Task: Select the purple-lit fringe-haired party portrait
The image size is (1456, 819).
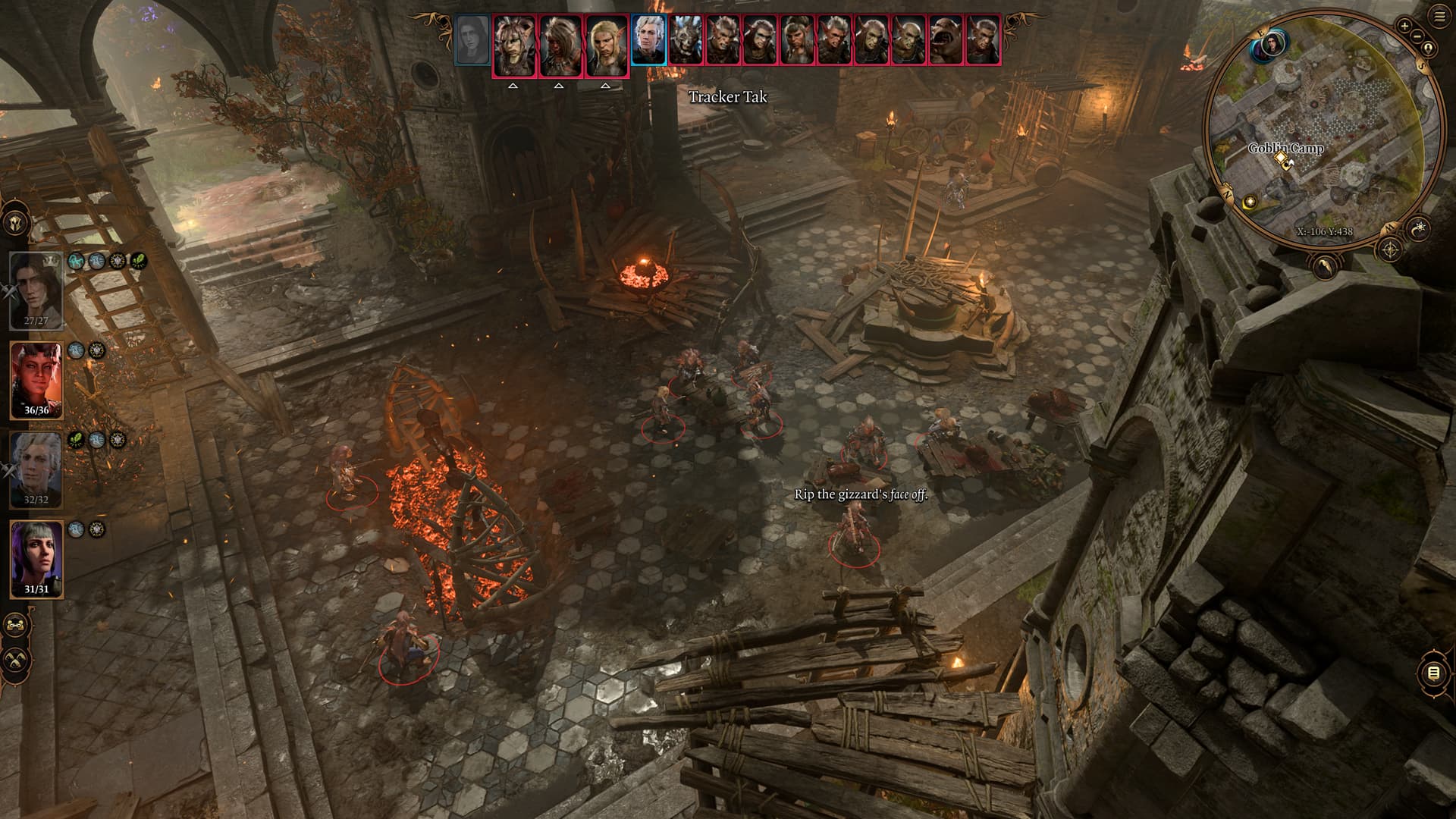Action: click(x=36, y=559)
